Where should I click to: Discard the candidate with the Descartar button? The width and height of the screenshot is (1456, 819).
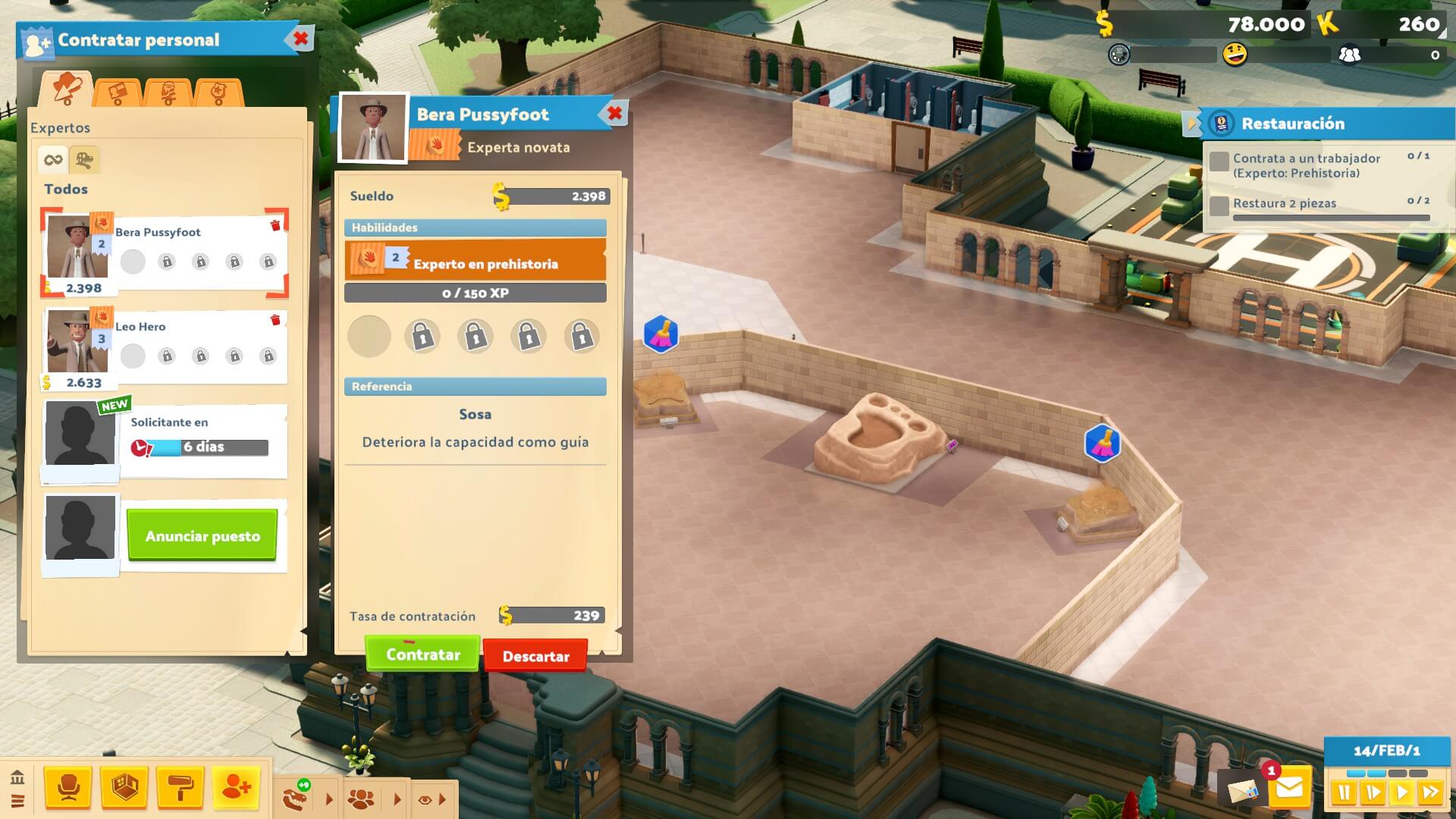(x=535, y=656)
